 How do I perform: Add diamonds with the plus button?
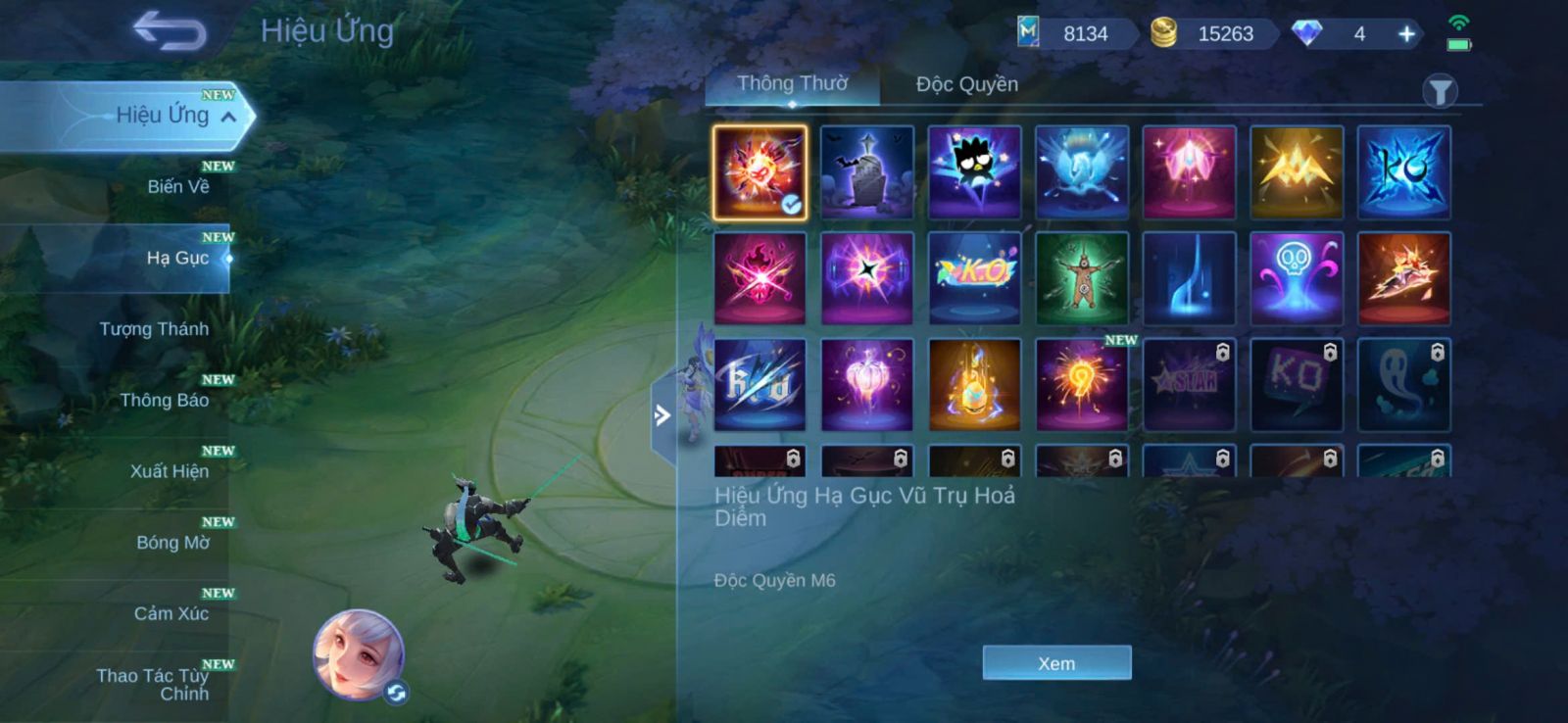coord(1406,34)
